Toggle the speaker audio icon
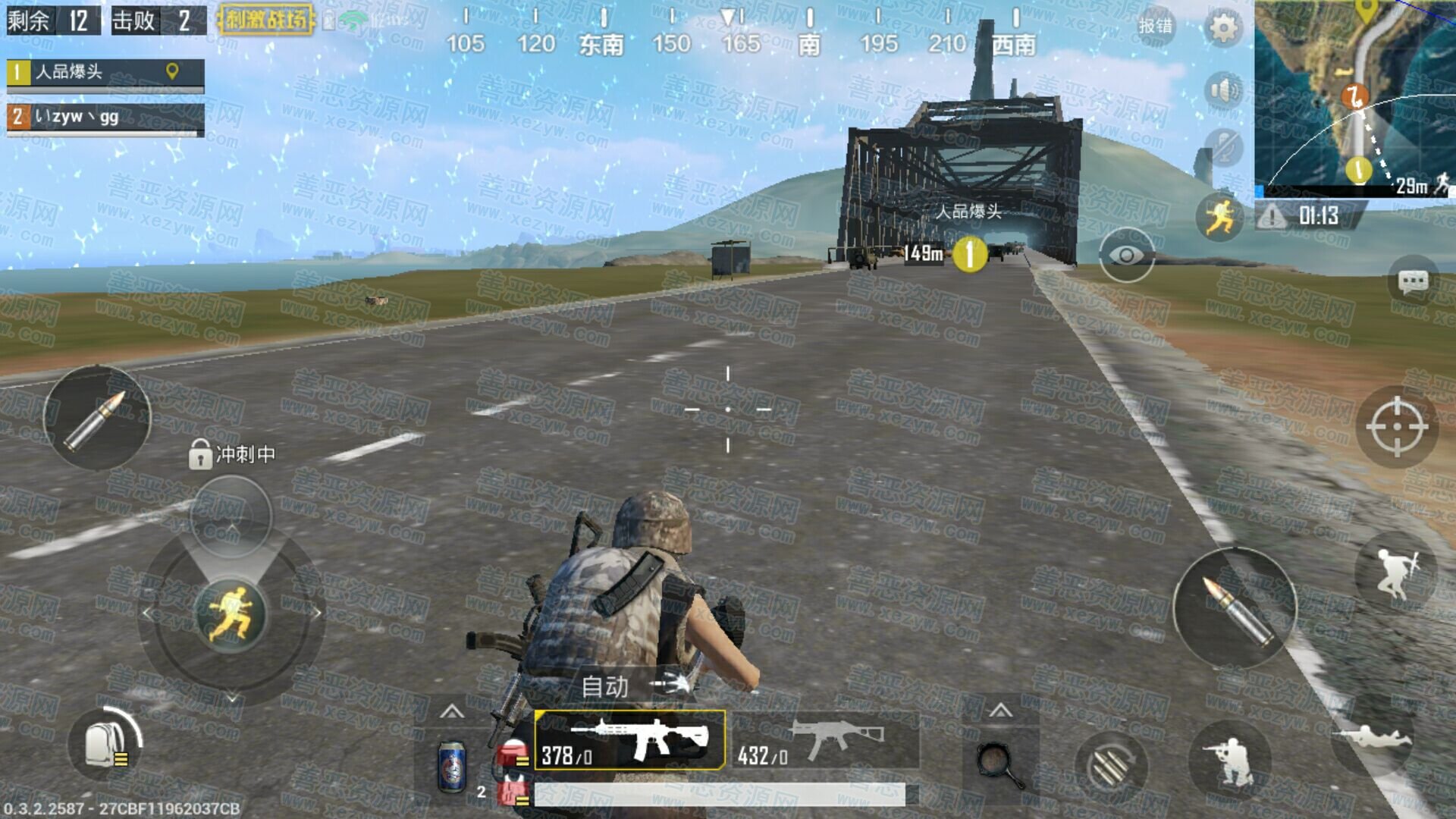 point(1222,91)
